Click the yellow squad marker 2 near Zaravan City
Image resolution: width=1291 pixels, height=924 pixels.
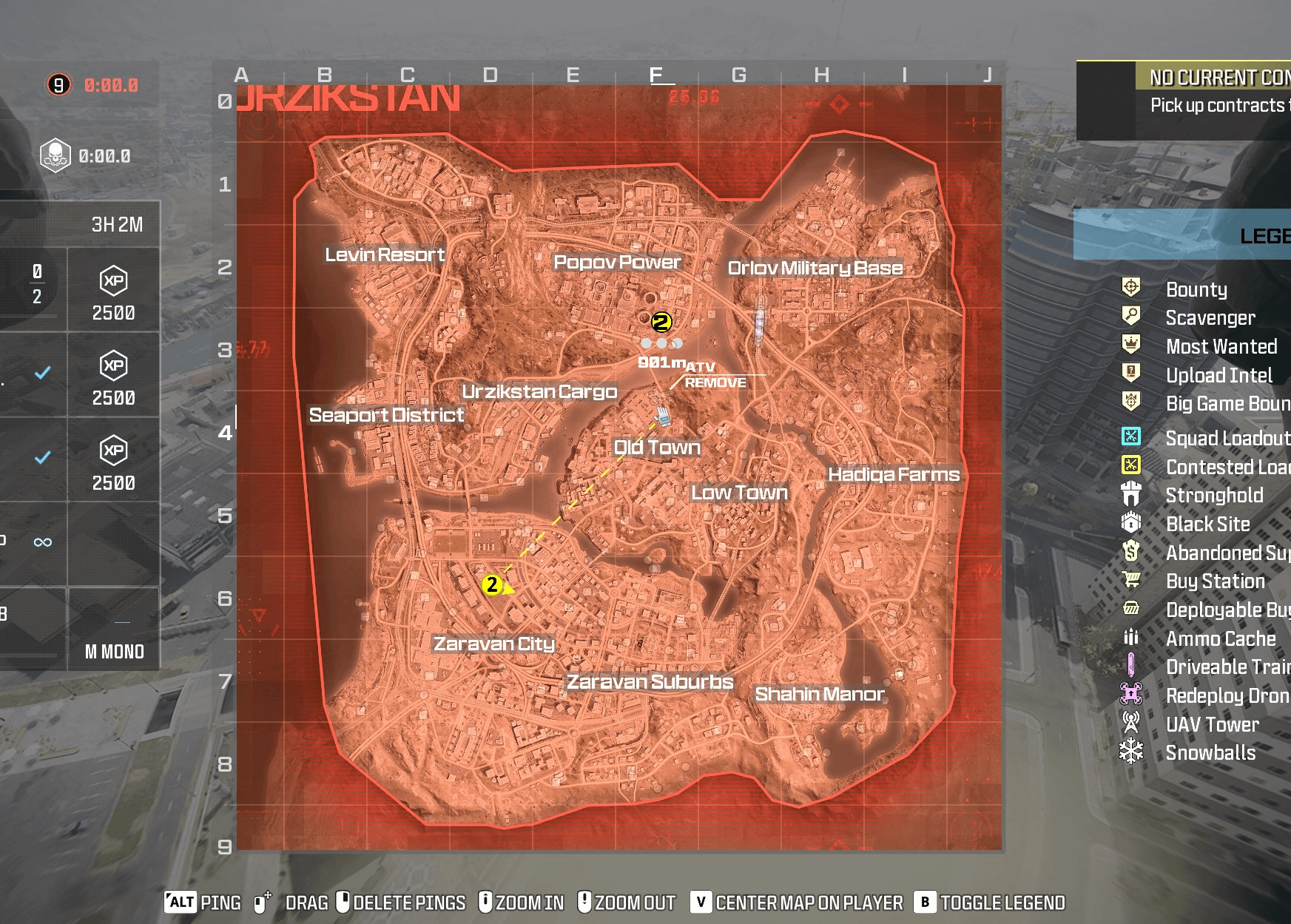492,584
